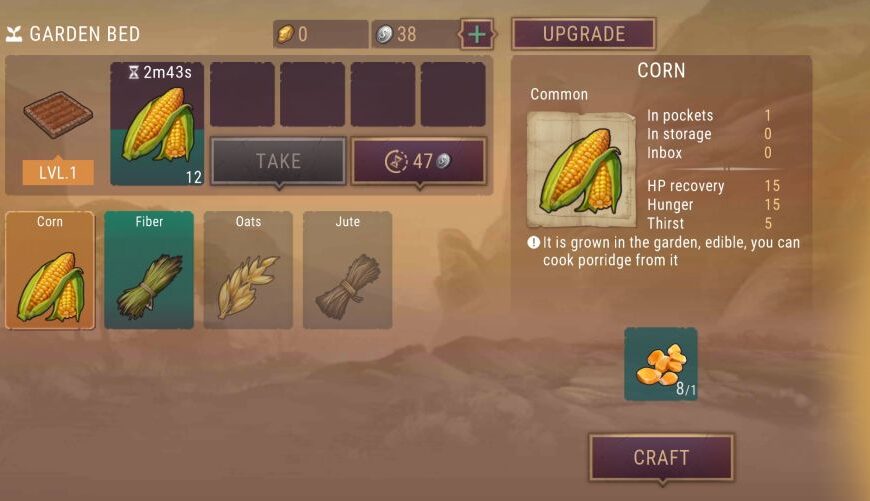870x501 pixels.
Task: Take the finished corn harvest
Action: (278, 161)
